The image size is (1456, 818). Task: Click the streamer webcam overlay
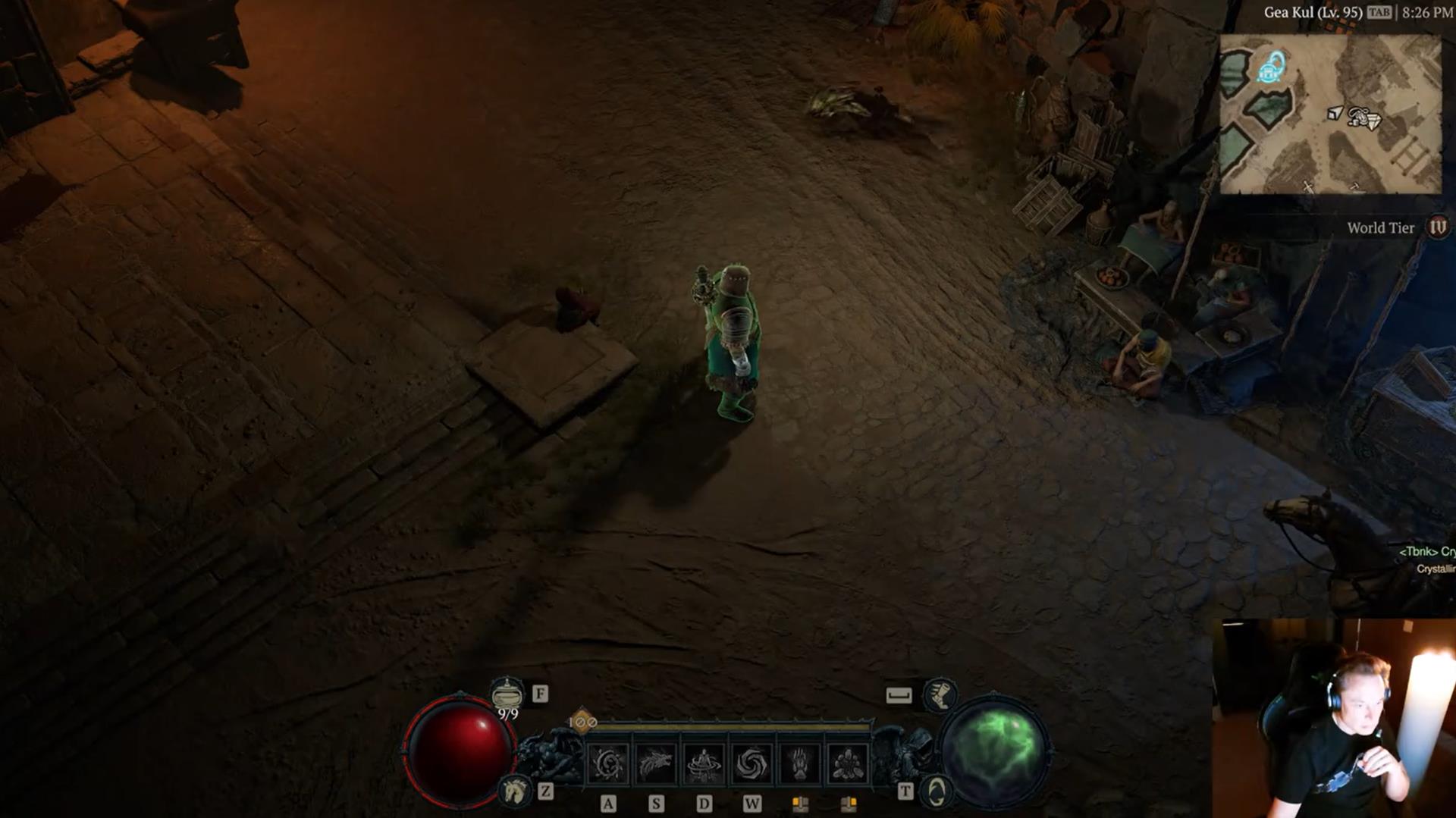coord(1333,718)
